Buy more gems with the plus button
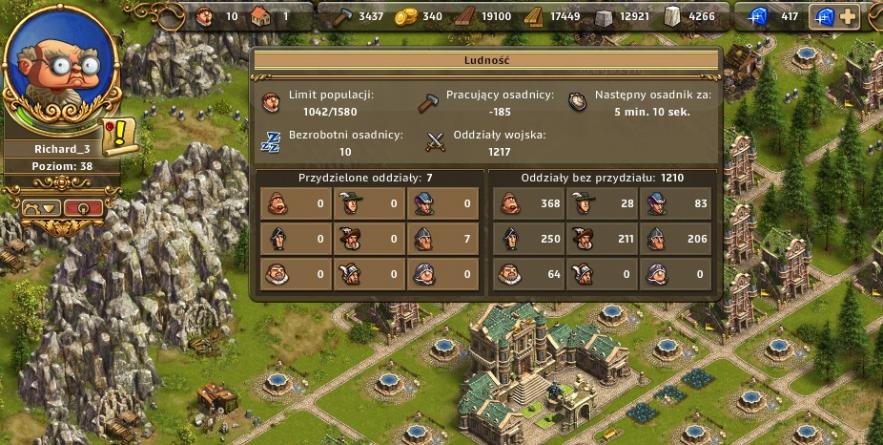The width and height of the screenshot is (883, 445). 849,17
